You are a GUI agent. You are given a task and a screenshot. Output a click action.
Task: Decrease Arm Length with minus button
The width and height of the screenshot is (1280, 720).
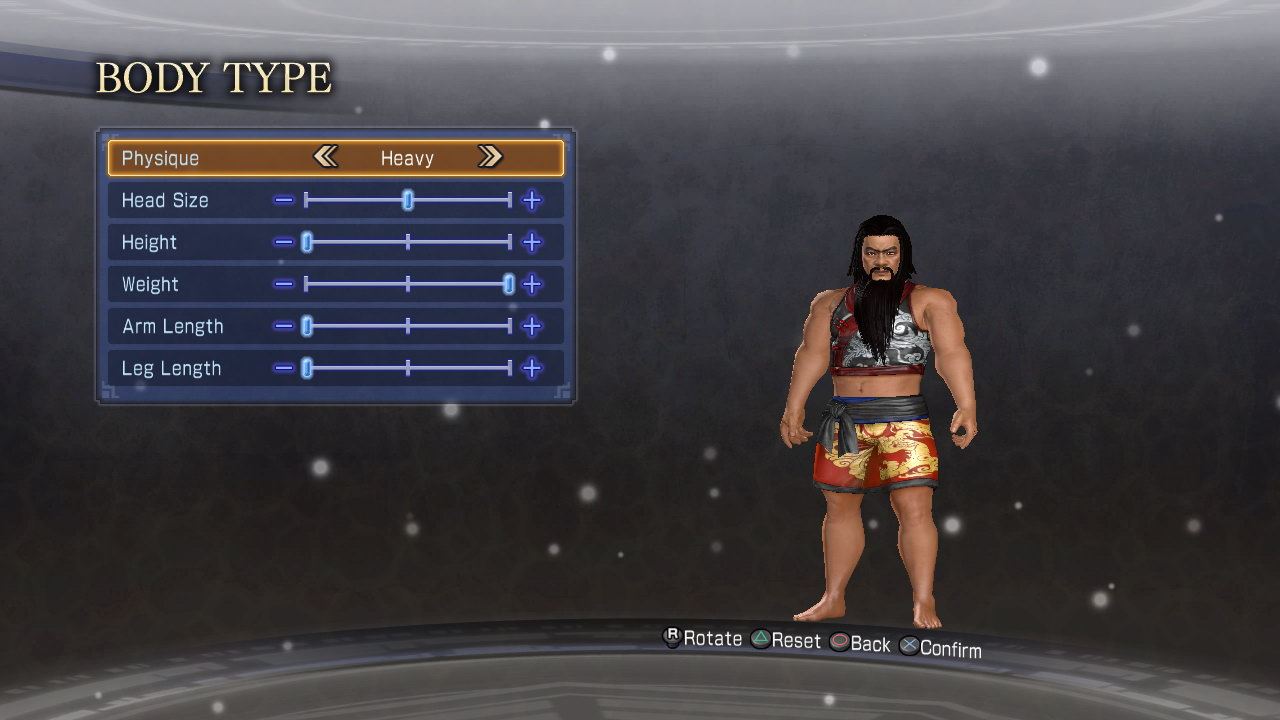pos(284,326)
